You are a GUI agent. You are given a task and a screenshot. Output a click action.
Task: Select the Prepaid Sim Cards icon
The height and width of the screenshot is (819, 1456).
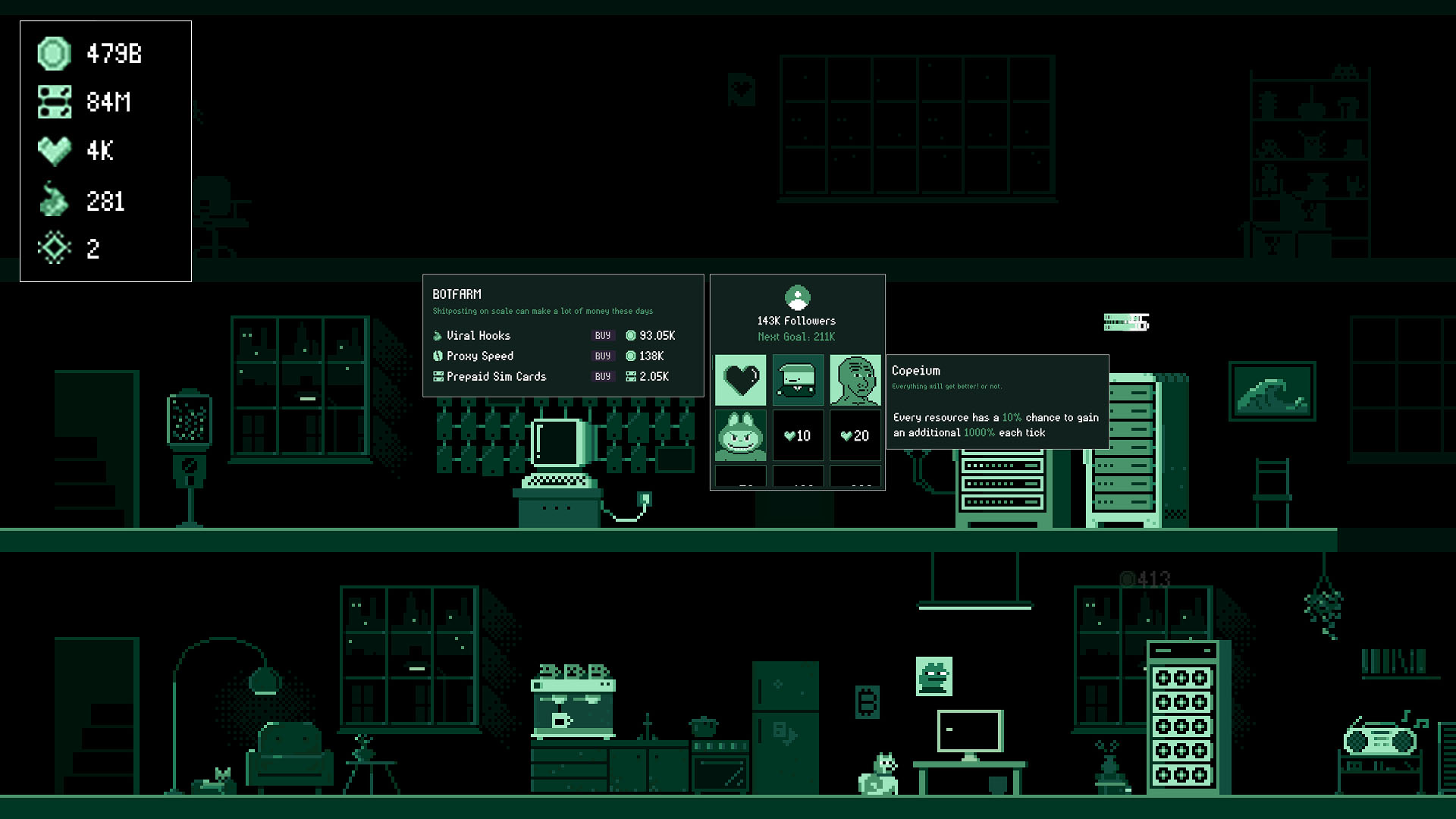tap(438, 376)
